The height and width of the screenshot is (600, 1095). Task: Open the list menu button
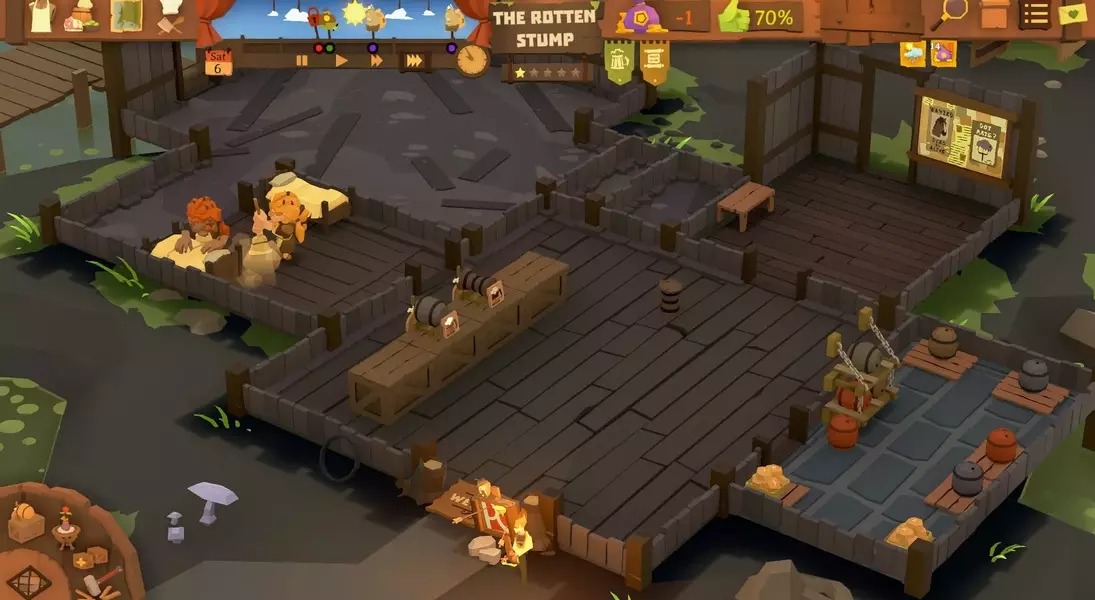tap(1036, 14)
